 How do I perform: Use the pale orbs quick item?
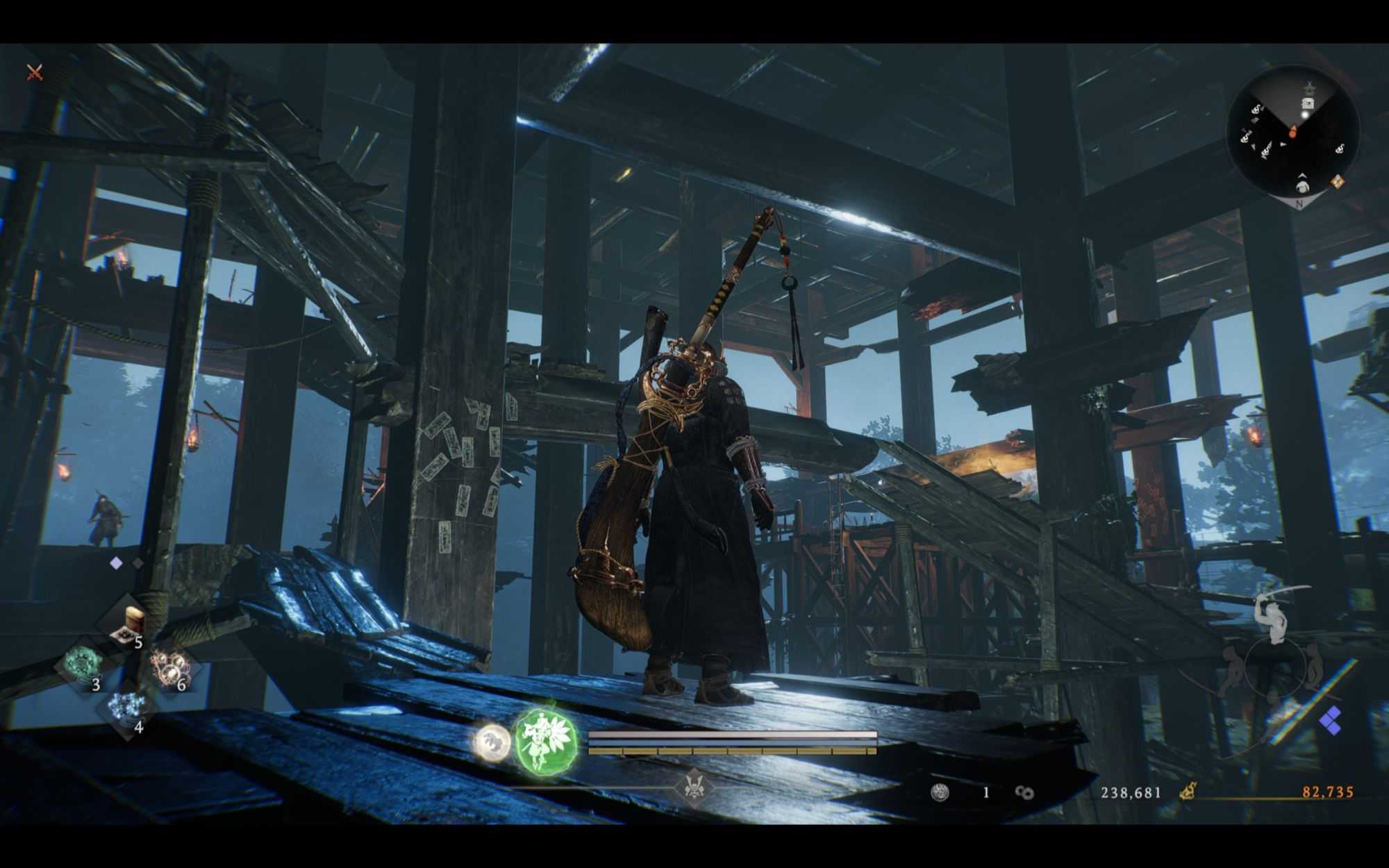tap(169, 667)
